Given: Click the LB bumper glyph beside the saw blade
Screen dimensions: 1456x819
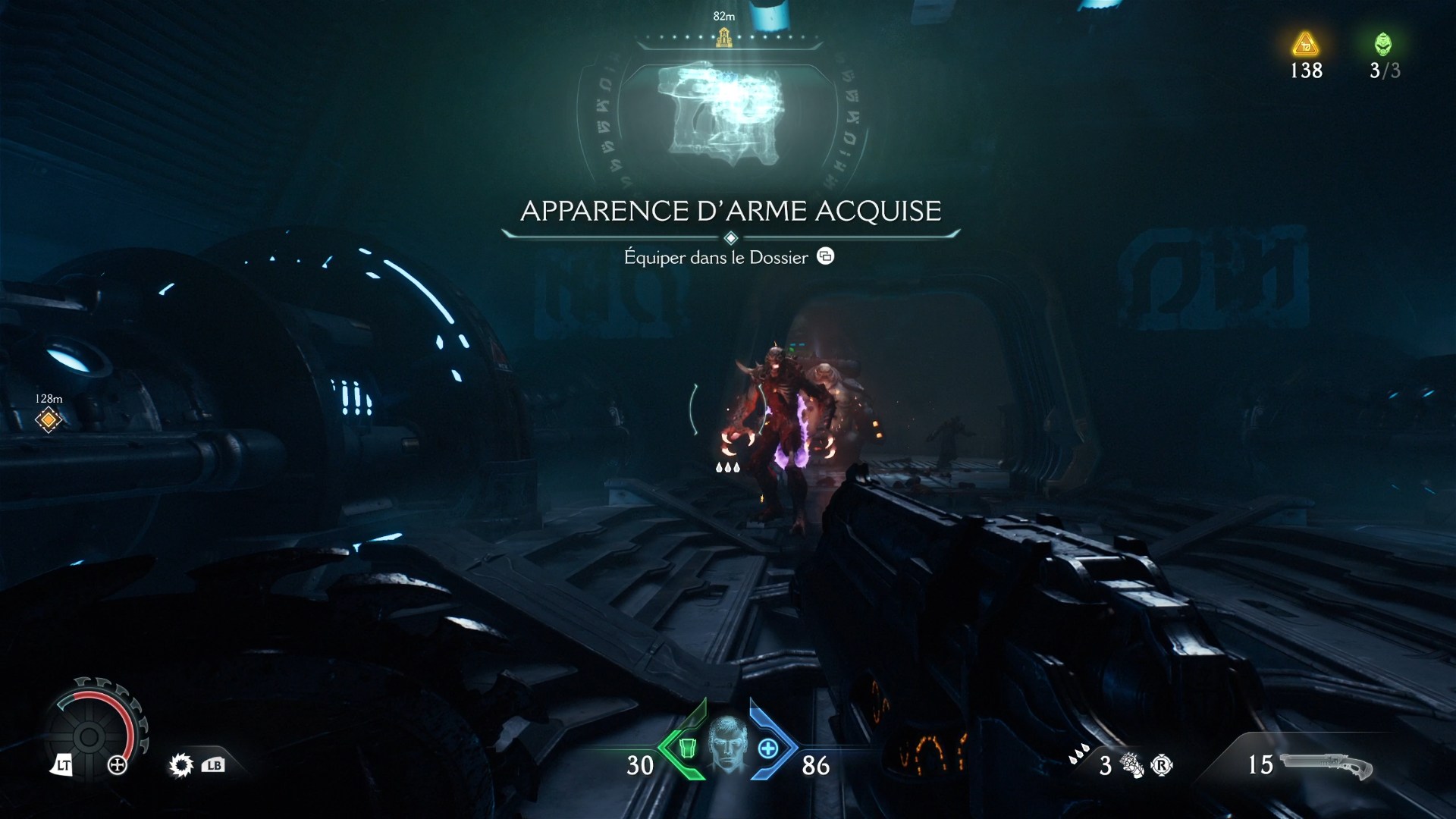Looking at the screenshot, I should 212,766.
